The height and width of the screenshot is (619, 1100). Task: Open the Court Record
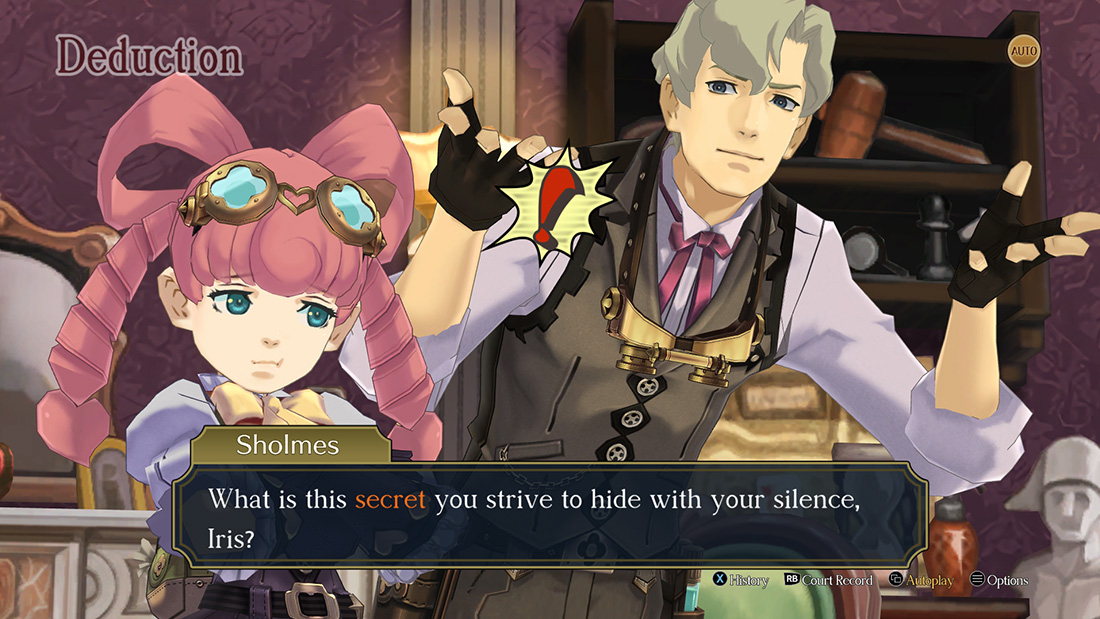tap(829, 580)
